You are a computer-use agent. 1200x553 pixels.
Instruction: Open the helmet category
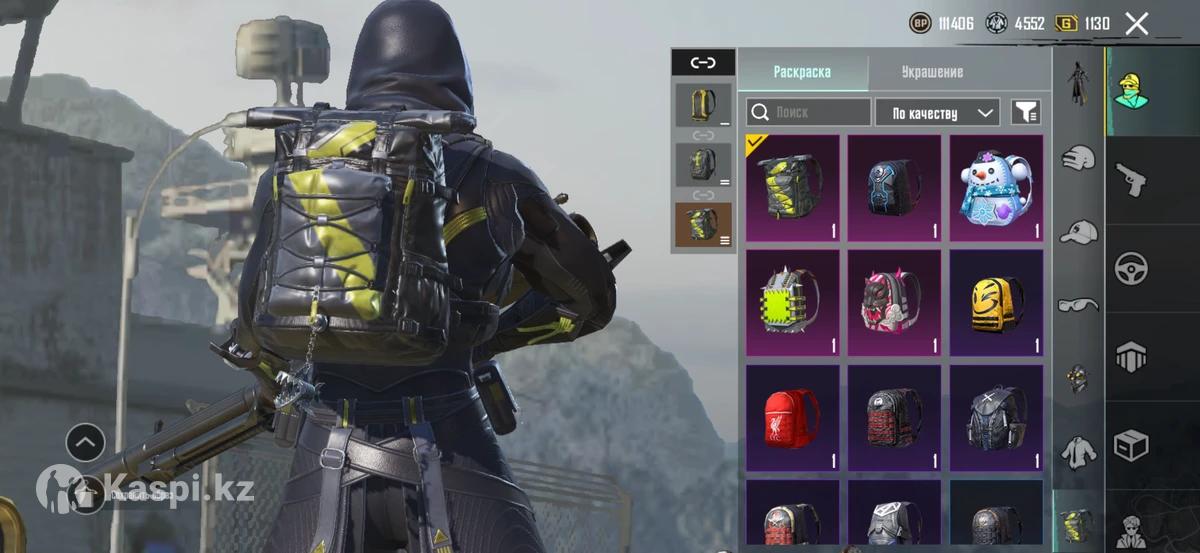(1078, 158)
